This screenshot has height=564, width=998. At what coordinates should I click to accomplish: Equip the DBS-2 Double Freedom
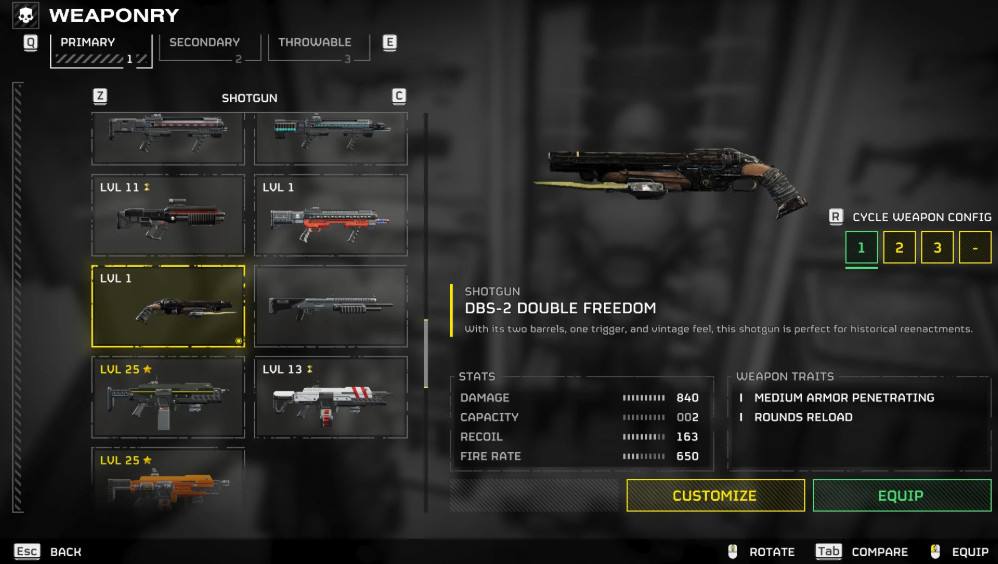pyautogui.click(x=901, y=495)
